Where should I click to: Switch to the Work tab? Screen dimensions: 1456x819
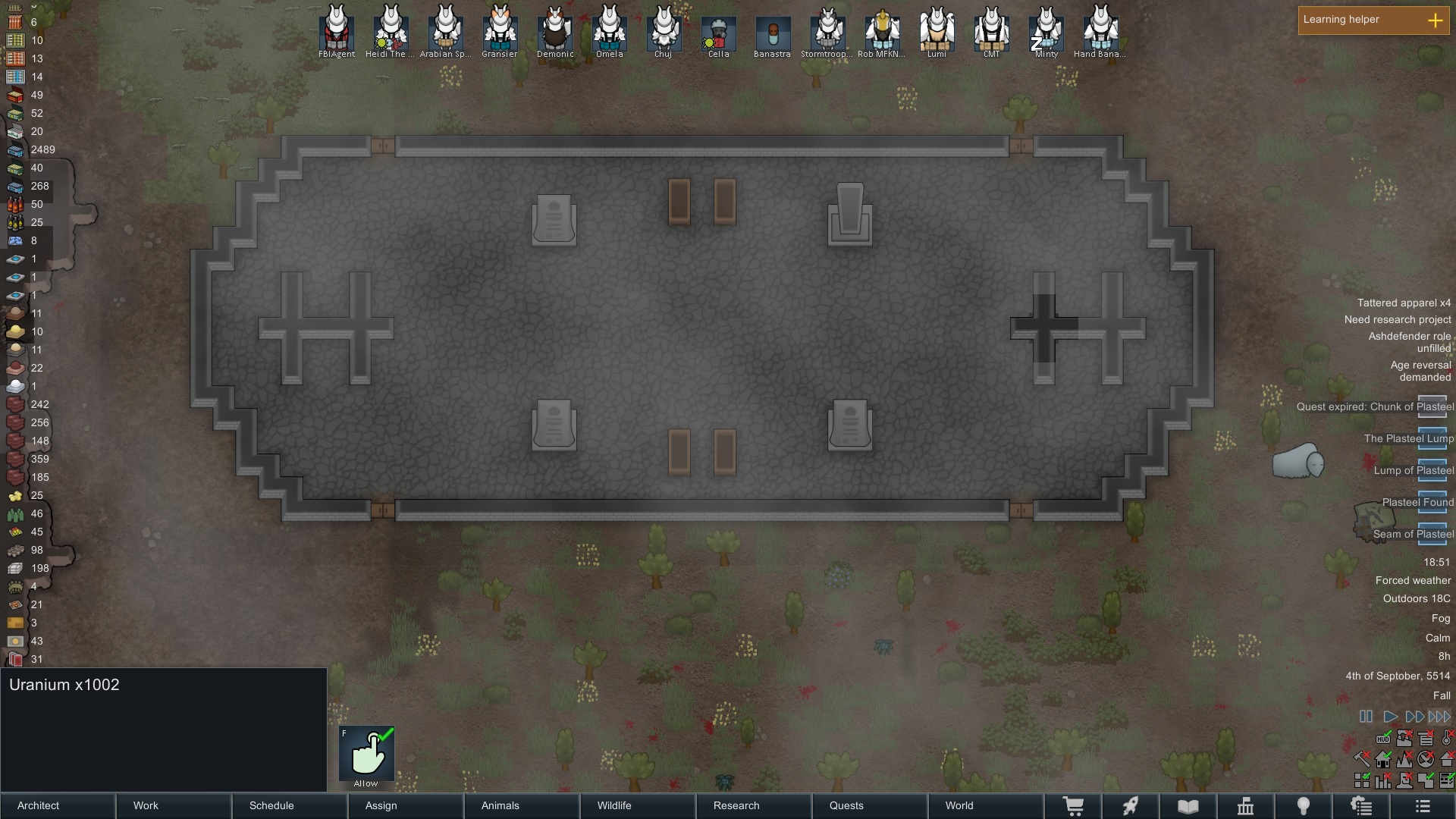click(x=174, y=805)
